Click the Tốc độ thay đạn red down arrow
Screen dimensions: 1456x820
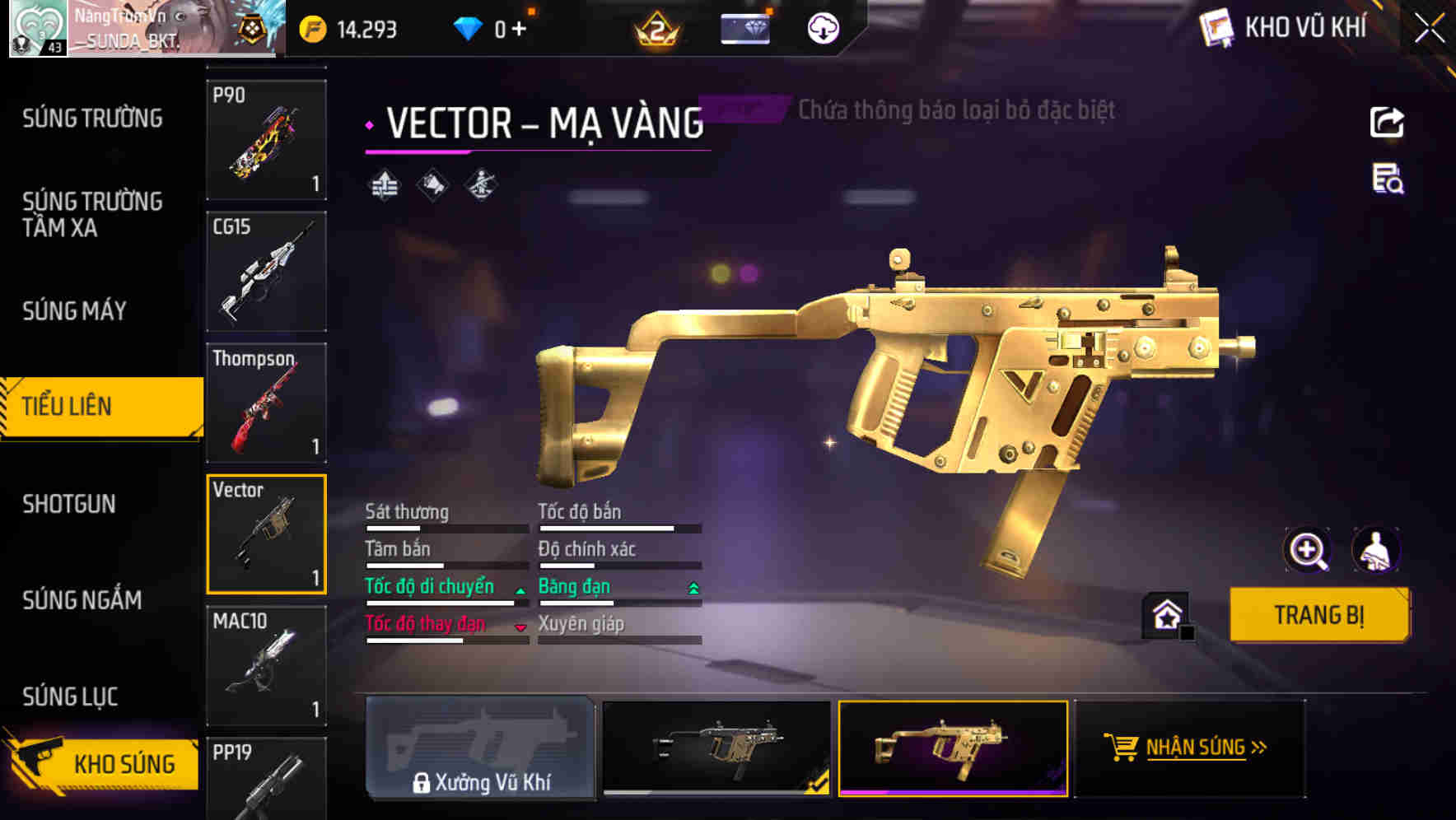pos(520,627)
